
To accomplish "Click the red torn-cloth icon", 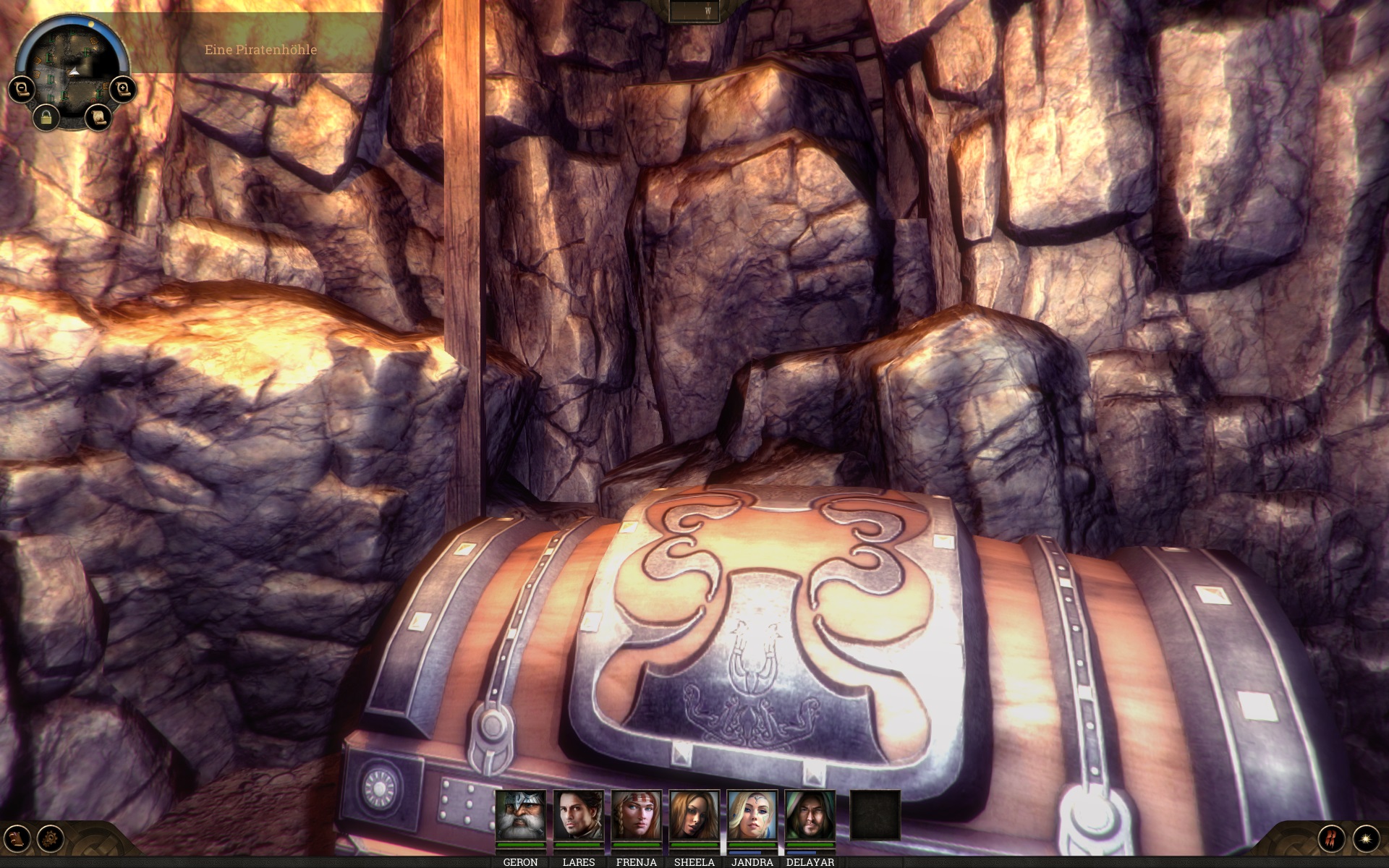I will 1331,838.
